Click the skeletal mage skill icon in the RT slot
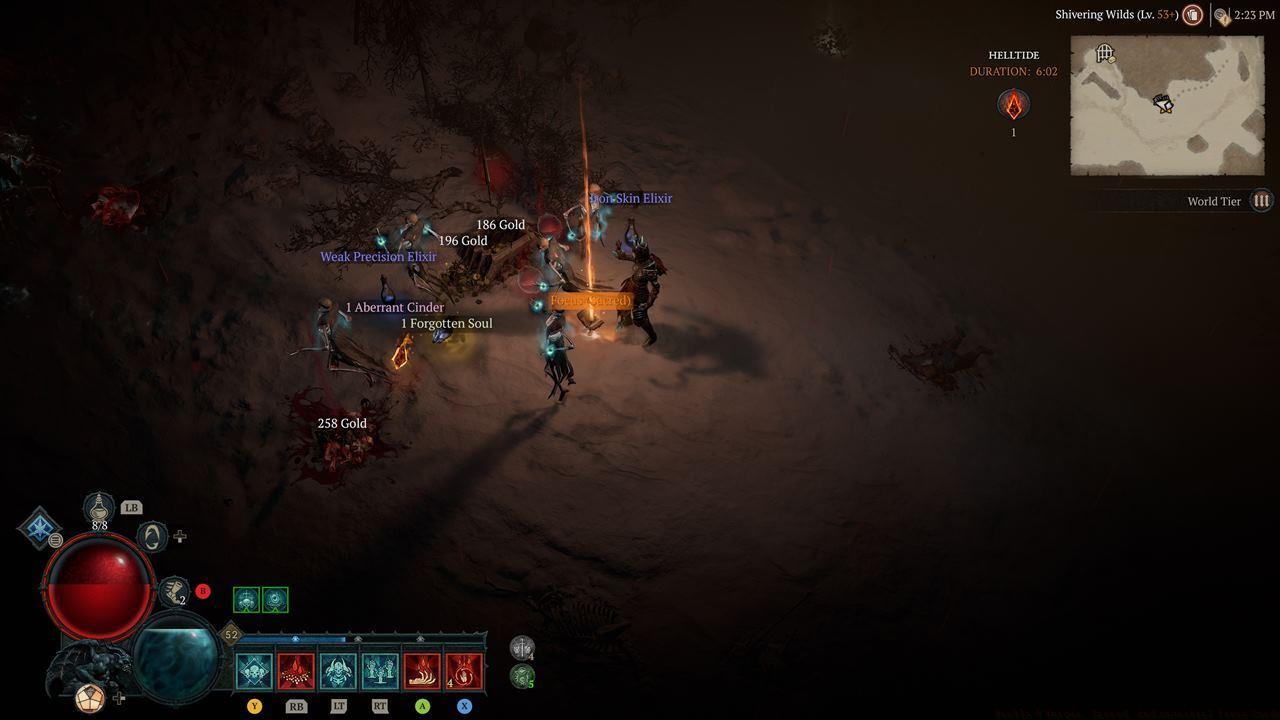Screen dimensions: 1280x720 click(380, 669)
